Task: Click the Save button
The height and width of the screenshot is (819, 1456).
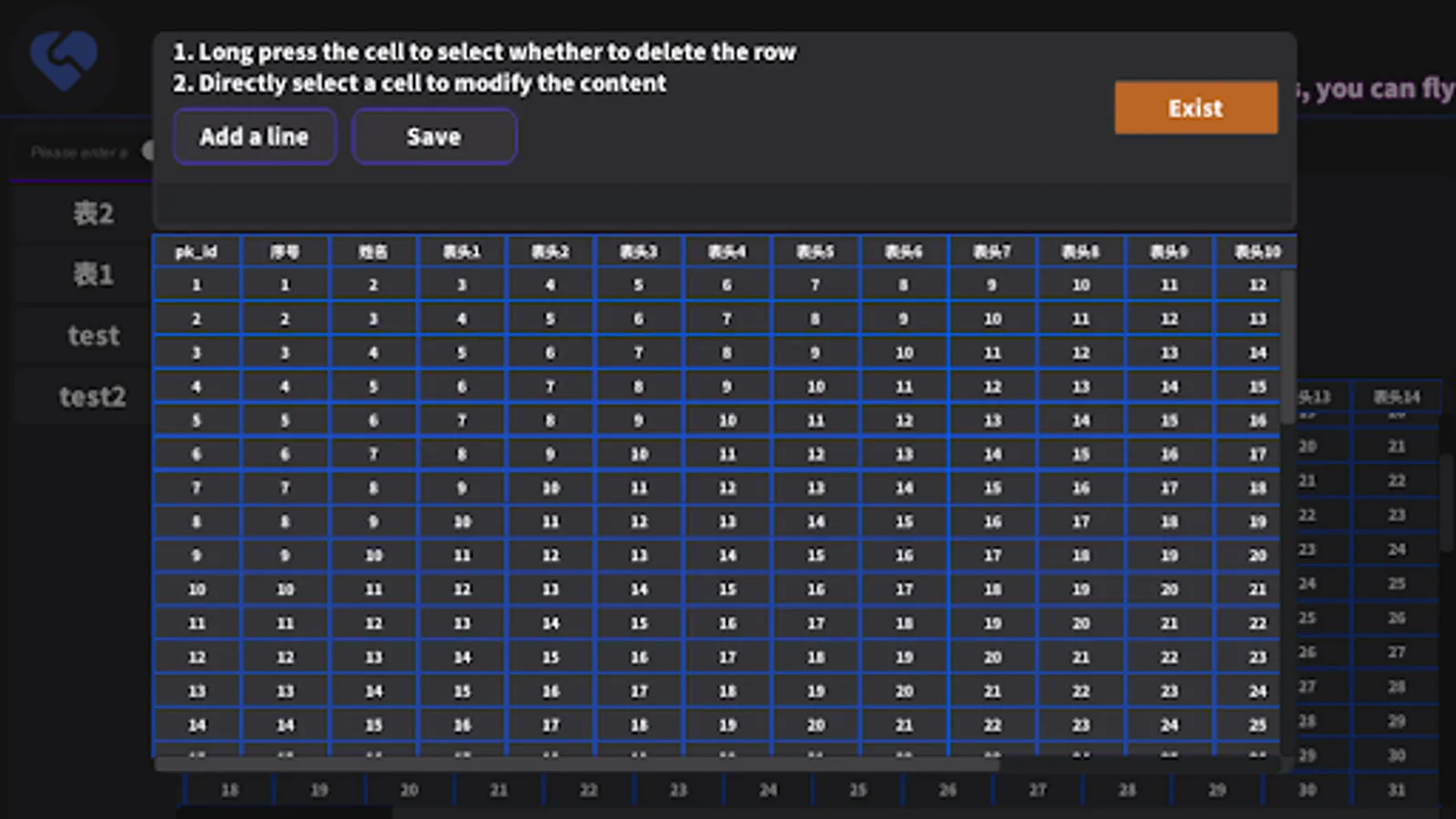Action: tap(434, 136)
